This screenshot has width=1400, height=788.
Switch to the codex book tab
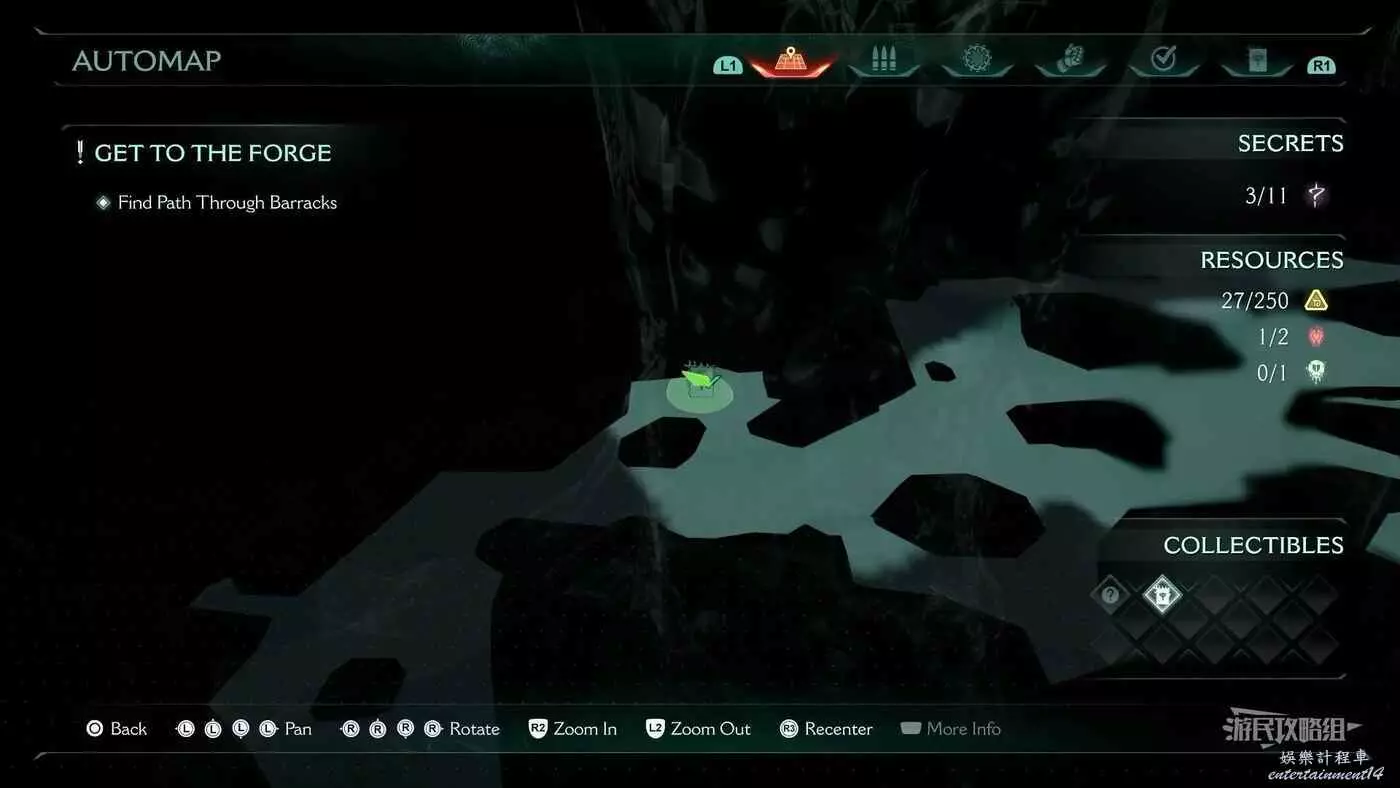coord(1256,61)
